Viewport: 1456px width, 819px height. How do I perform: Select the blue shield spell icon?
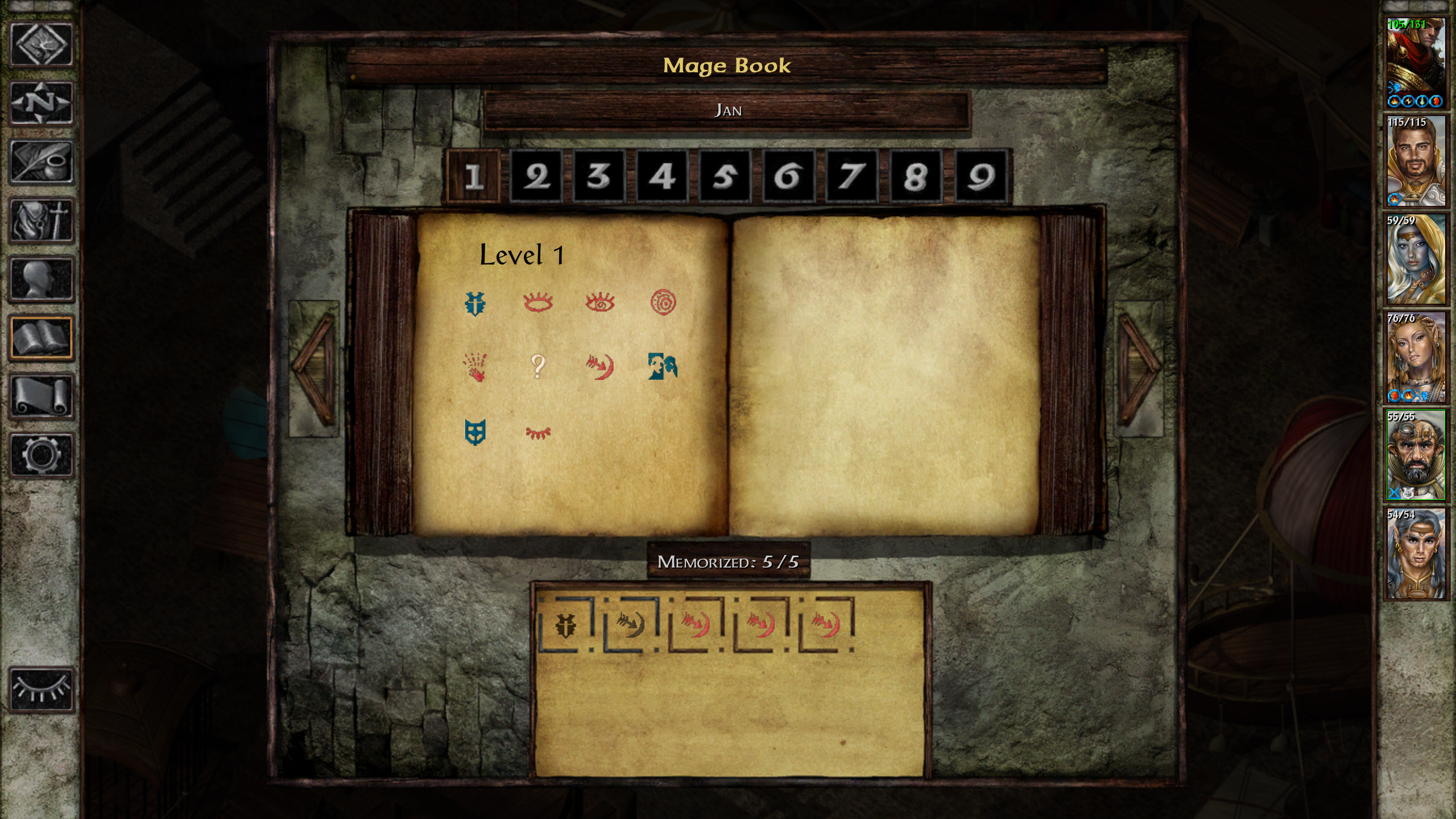coord(475,432)
